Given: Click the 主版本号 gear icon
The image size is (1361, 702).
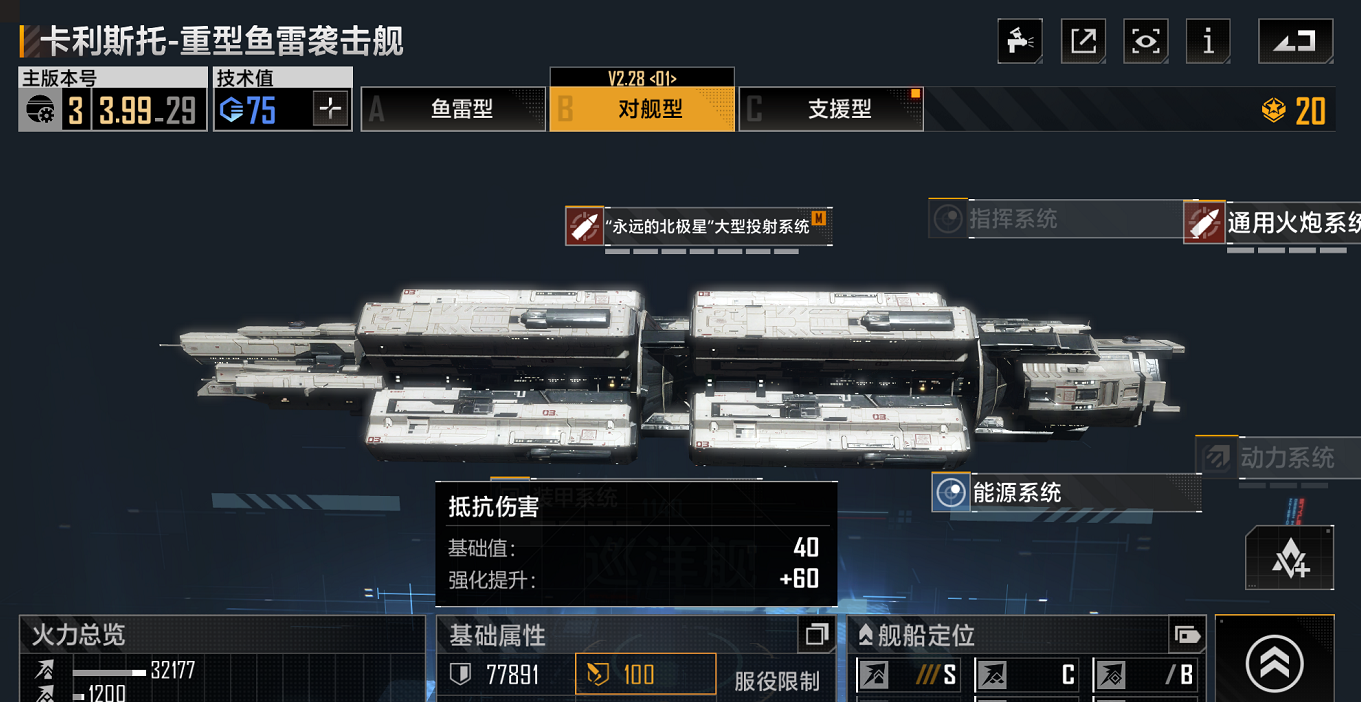Looking at the screenshot, I should (41, 109).
